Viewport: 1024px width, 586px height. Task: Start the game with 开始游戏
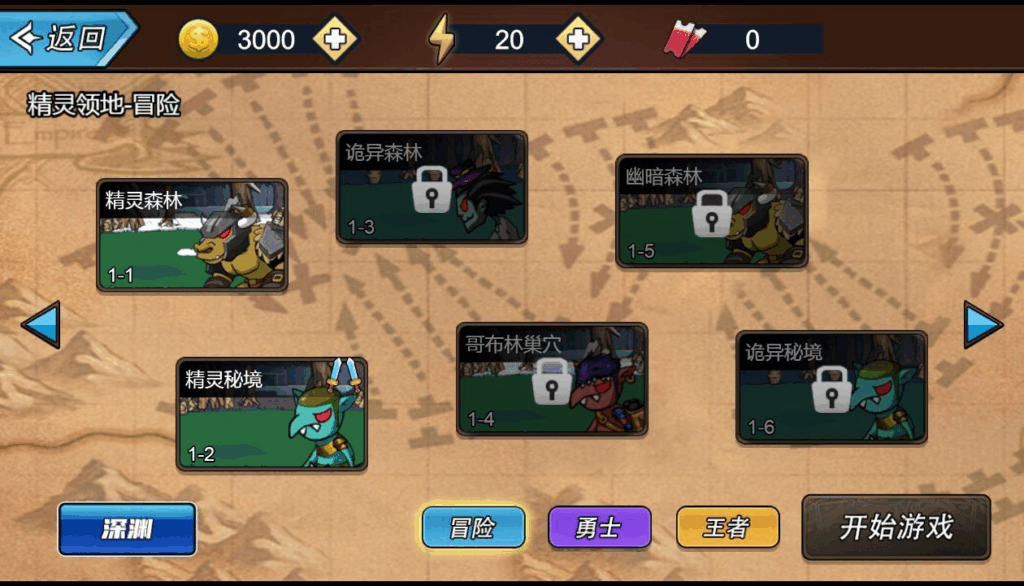896,527
